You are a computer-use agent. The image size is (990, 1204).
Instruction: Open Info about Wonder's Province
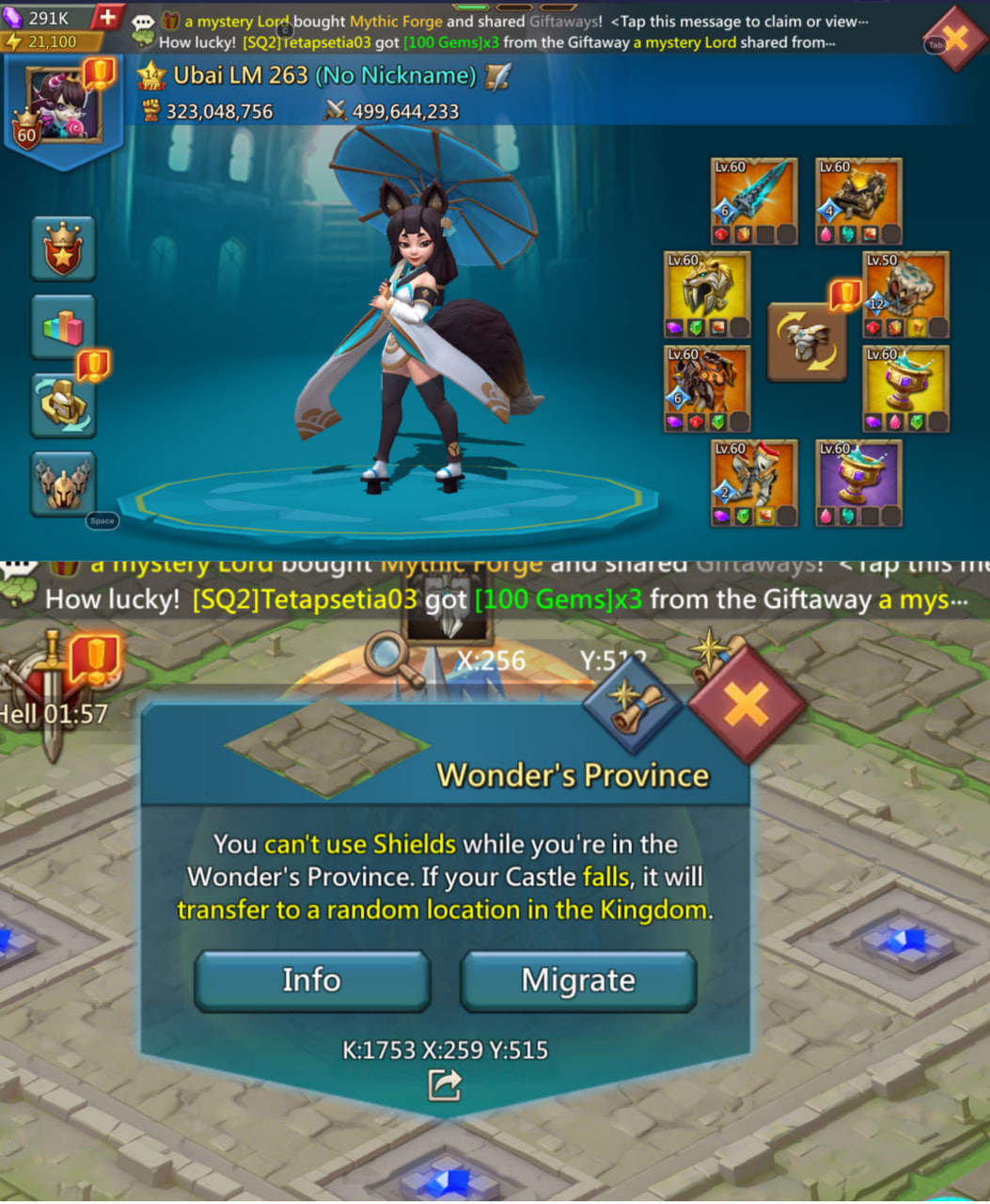click(312, 980)
